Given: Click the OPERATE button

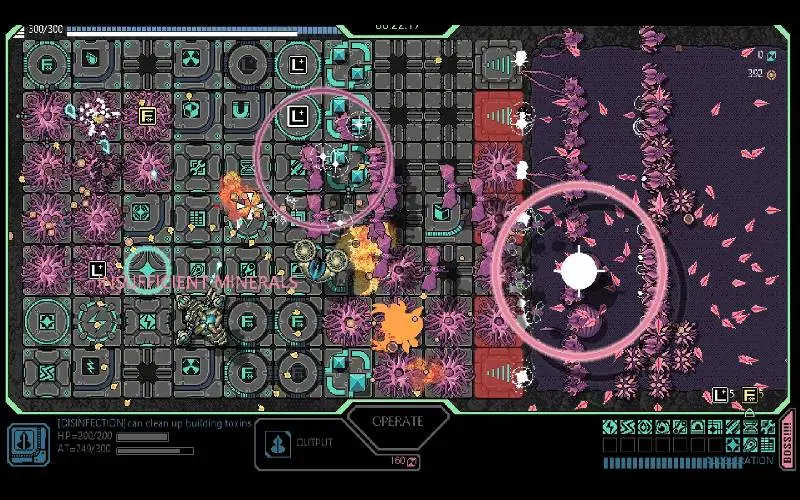Looking at the screenshot, I should click(397, 421).
